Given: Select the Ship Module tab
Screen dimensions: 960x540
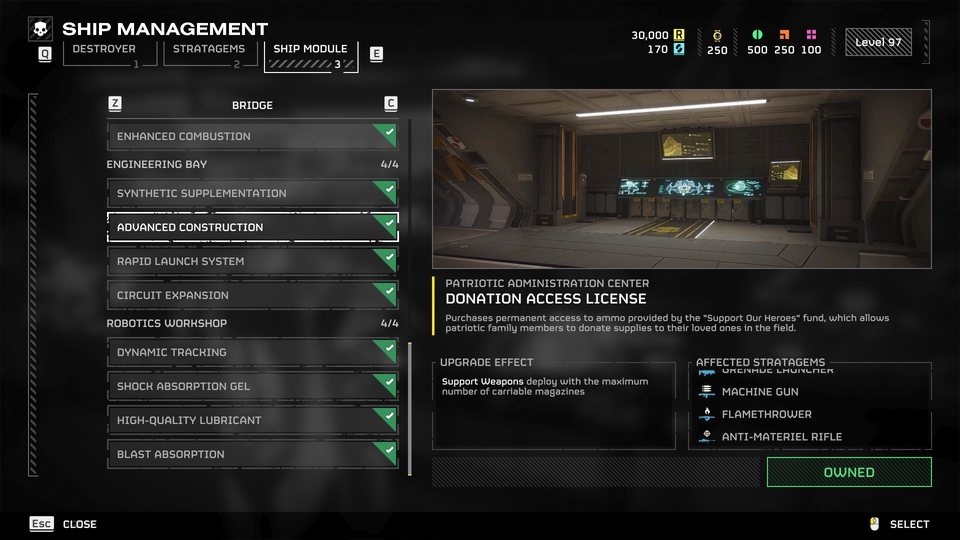Looking at the screenshot, I should pyautogui.click(x=311, y=55).
